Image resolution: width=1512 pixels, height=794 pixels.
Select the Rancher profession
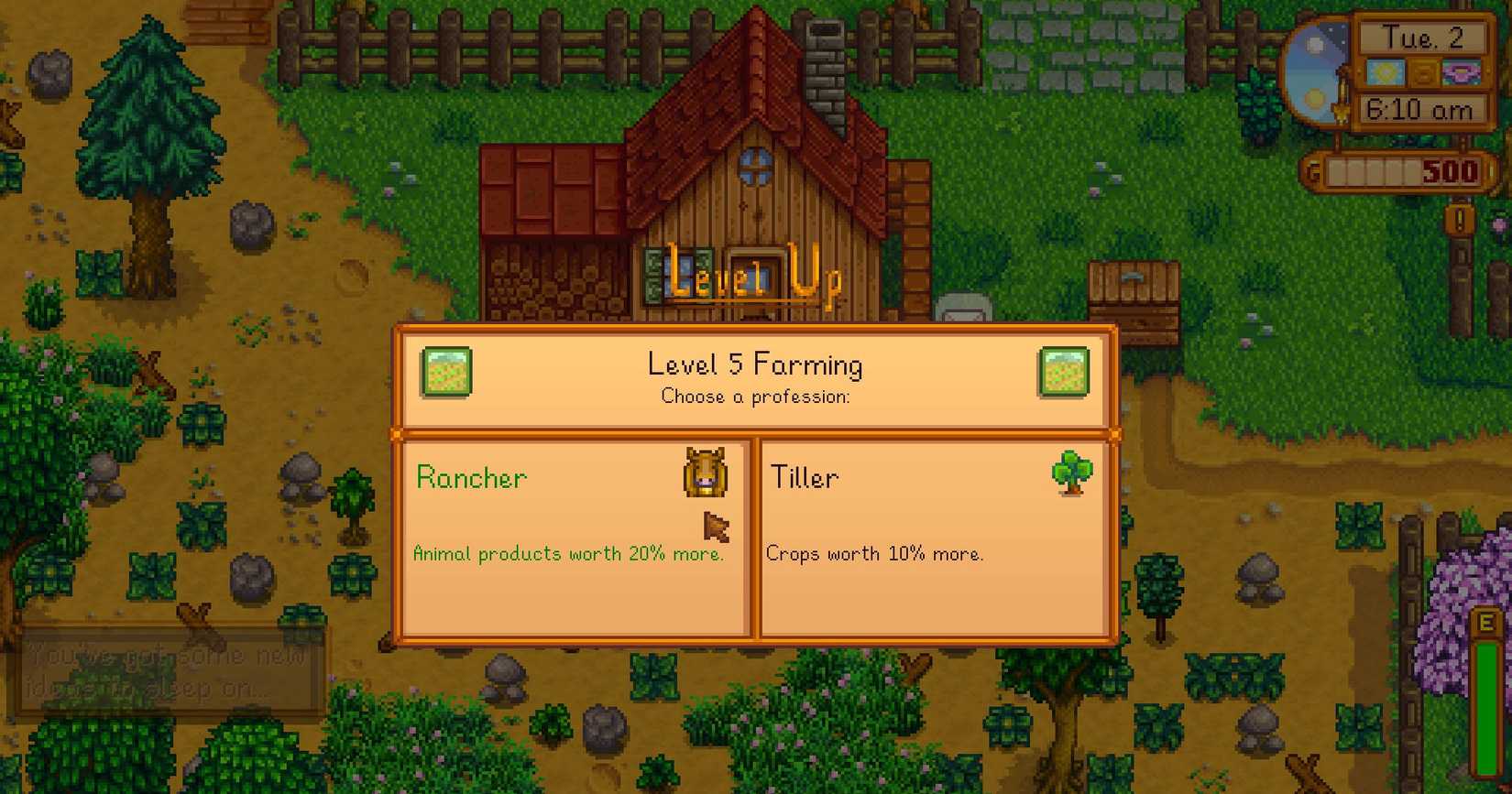(573, 540)
